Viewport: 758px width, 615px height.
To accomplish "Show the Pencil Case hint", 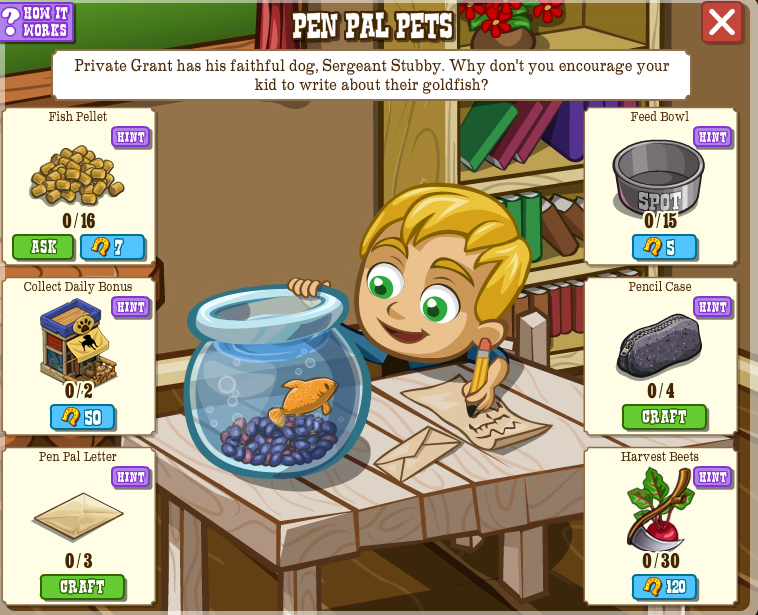I will 712,307.
